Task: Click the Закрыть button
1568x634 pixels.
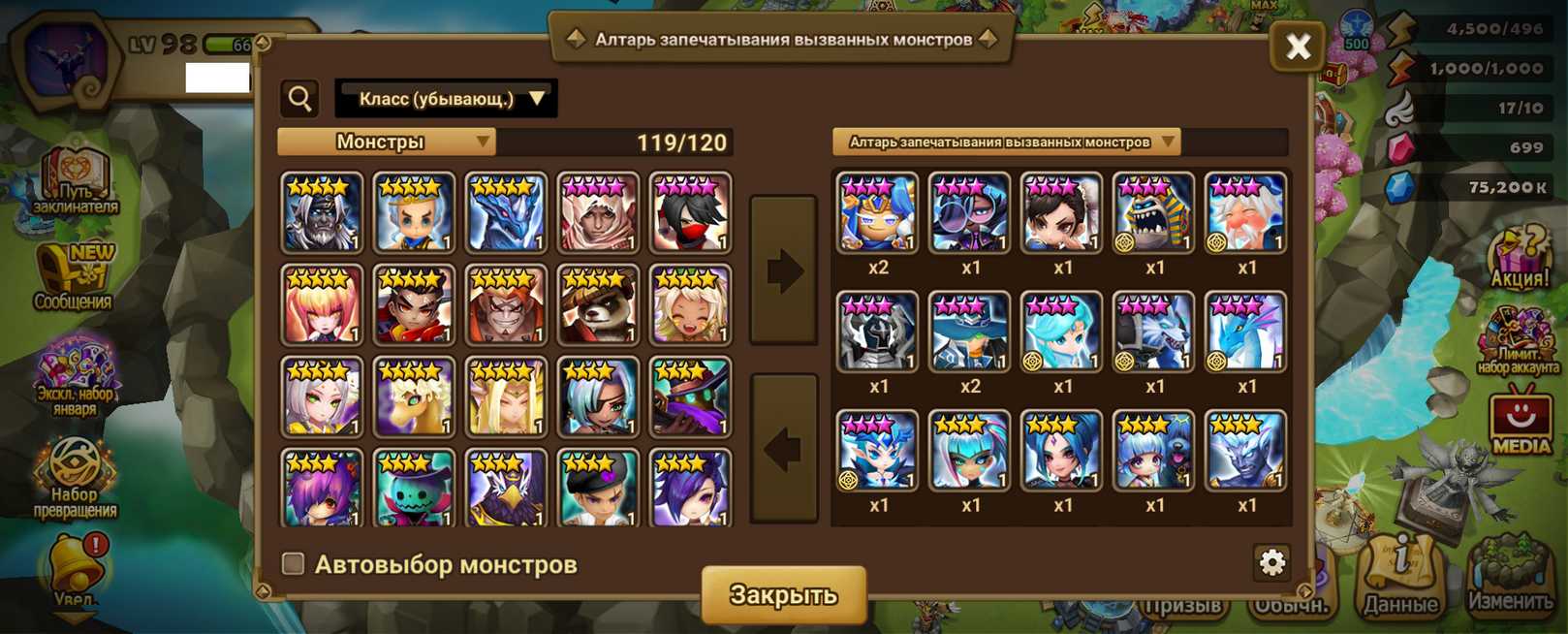Action: click(x=783, y=594)
